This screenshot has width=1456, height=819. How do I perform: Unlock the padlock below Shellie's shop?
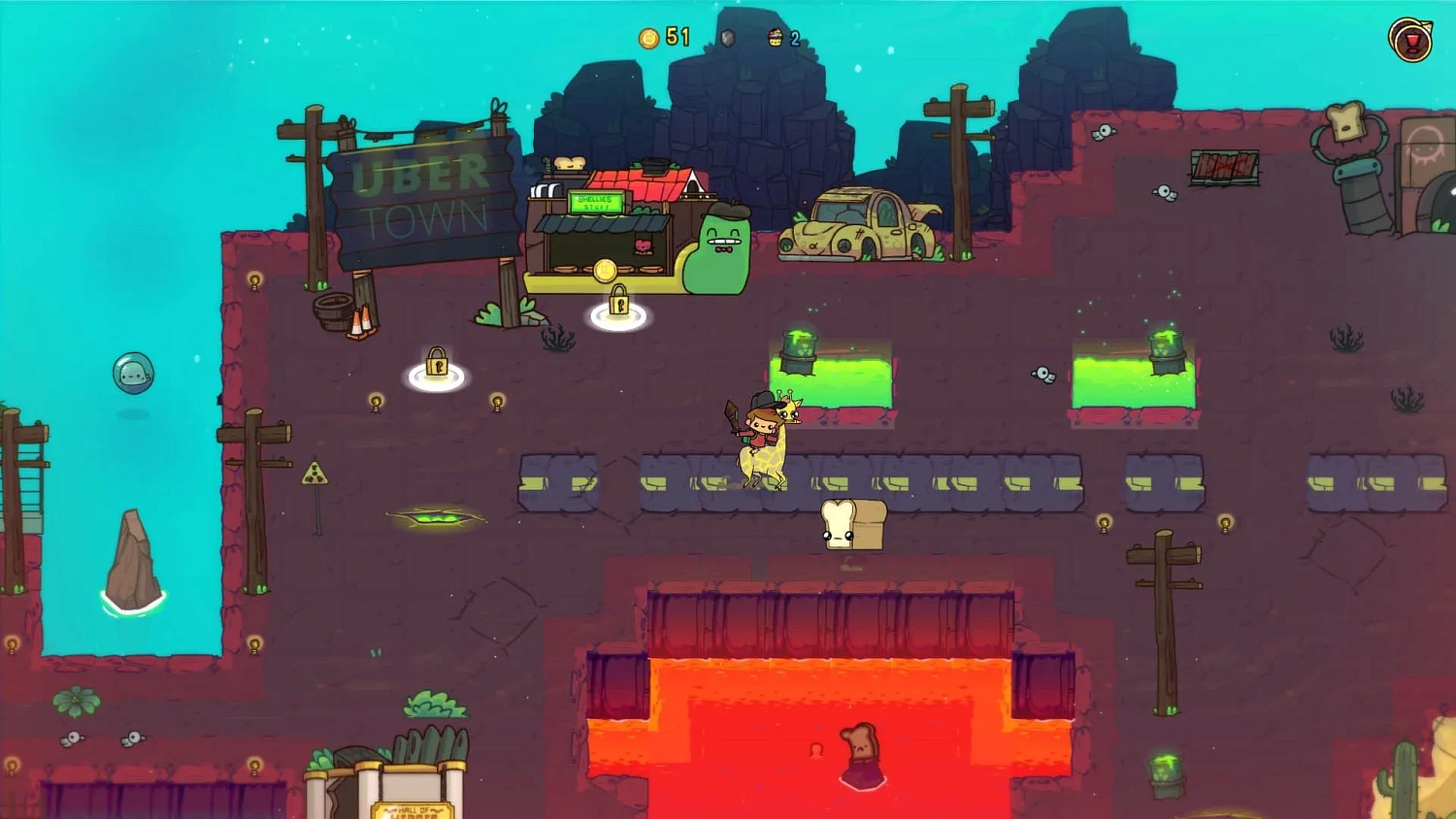pyautogui.click(x=618, y=303)
